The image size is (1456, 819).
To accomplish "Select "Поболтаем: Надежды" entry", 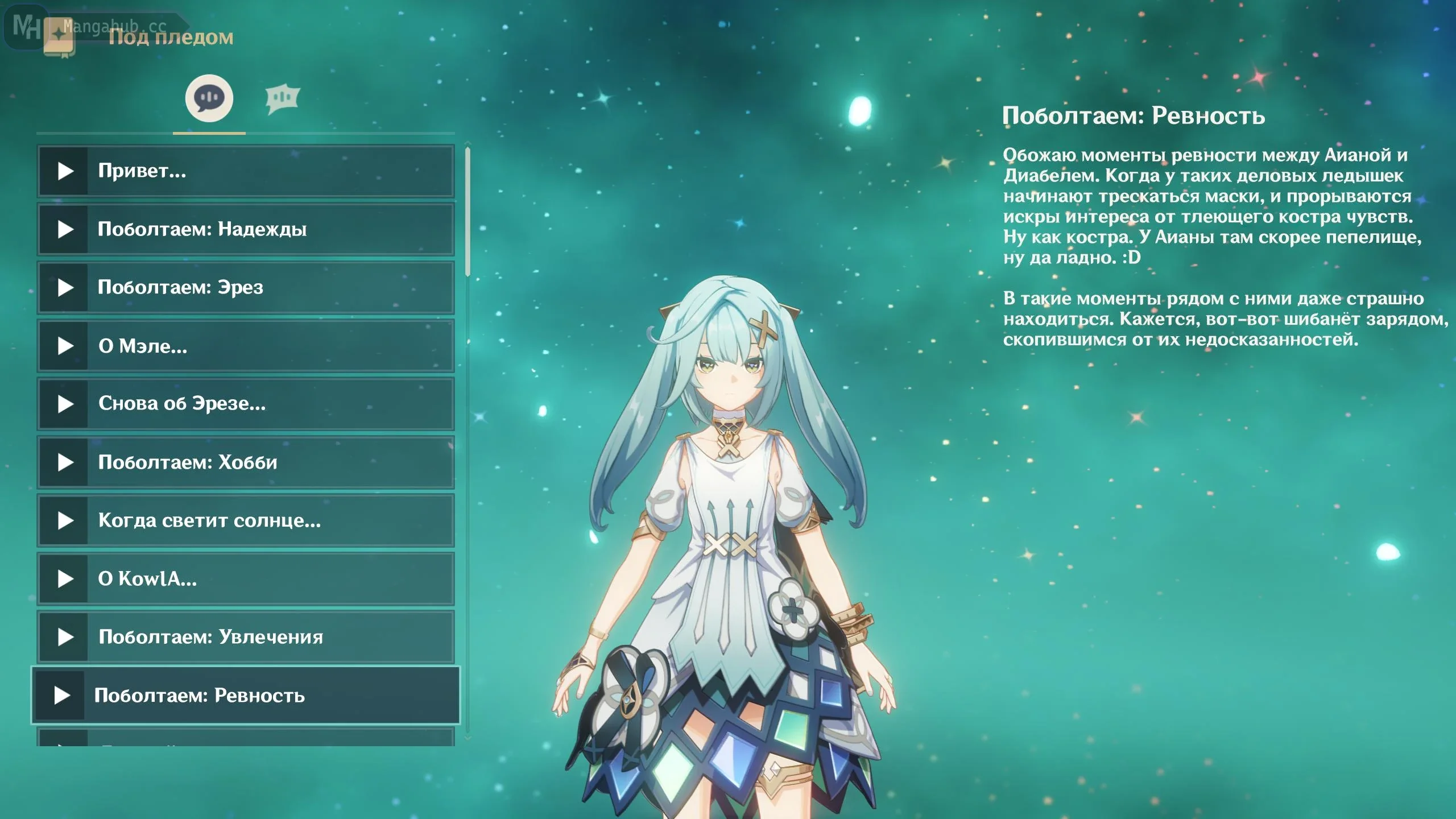I will point(246,229).
